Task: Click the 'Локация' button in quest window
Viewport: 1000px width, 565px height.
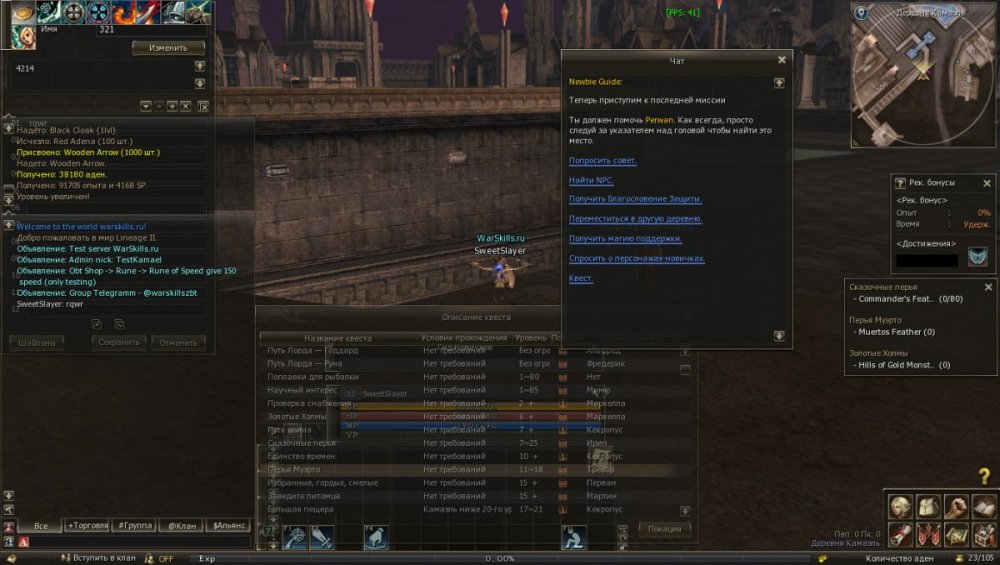Action: (664, 529)
